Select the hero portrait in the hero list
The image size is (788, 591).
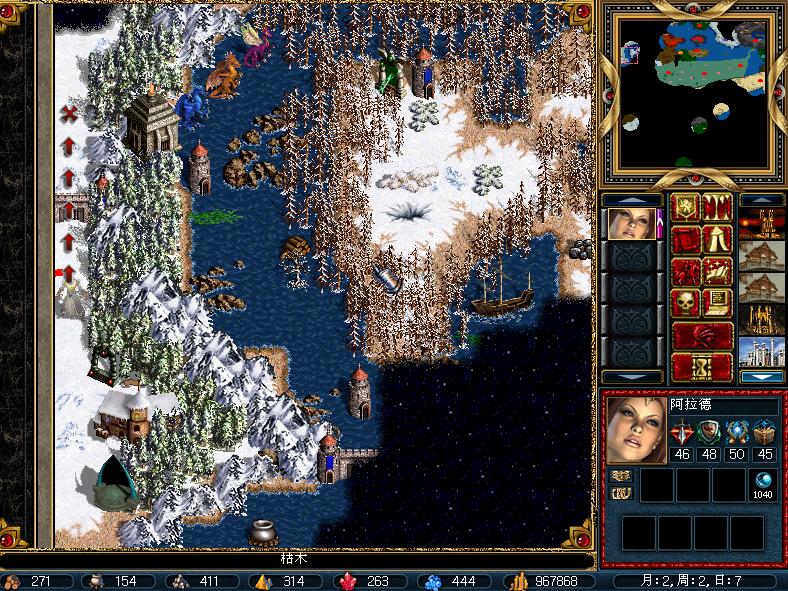click(x=631, y=224)
